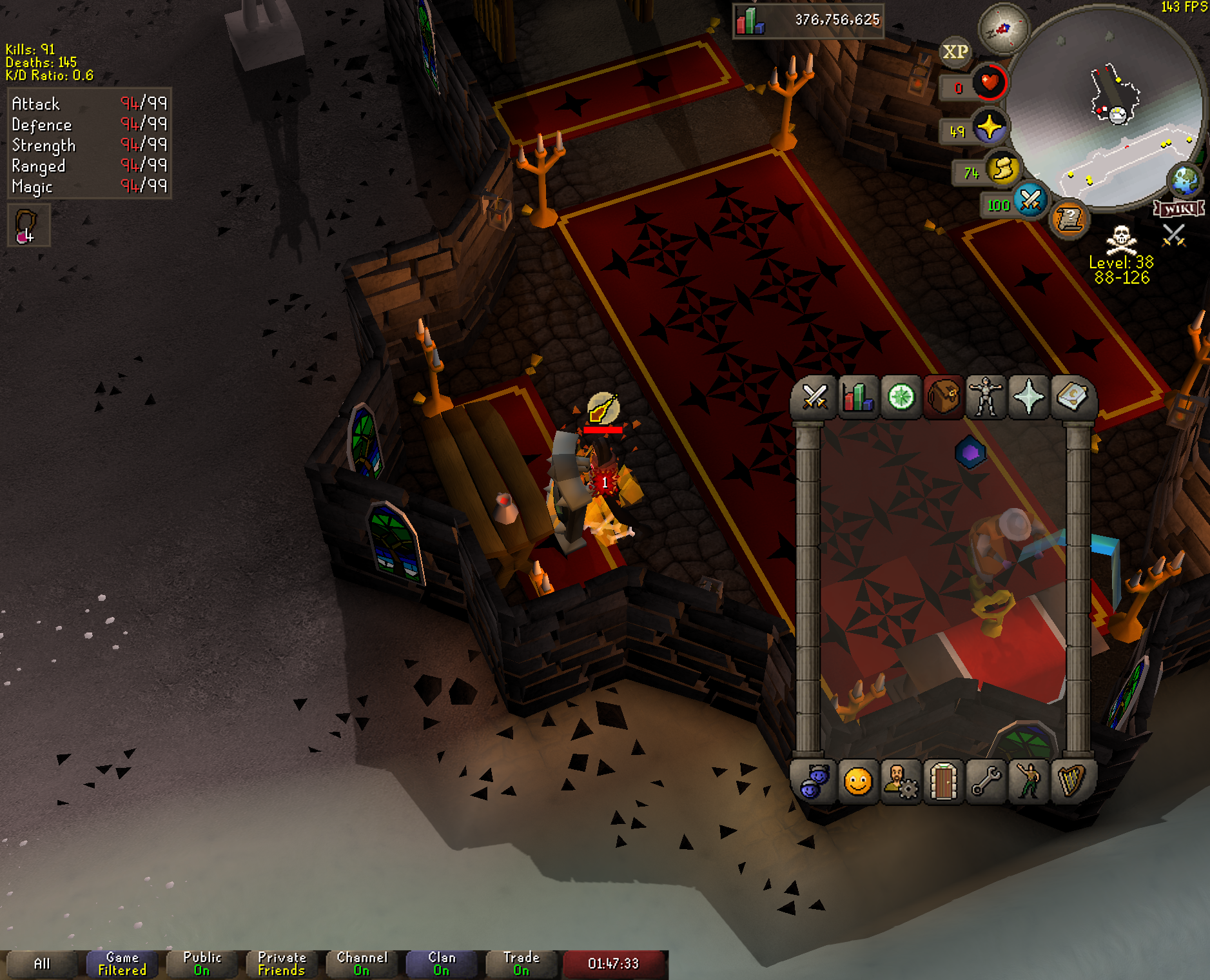The height and width of the screenshot is (980, 1210).
Task: Select the Game Filtered chat tab
Action: [122, 964]
